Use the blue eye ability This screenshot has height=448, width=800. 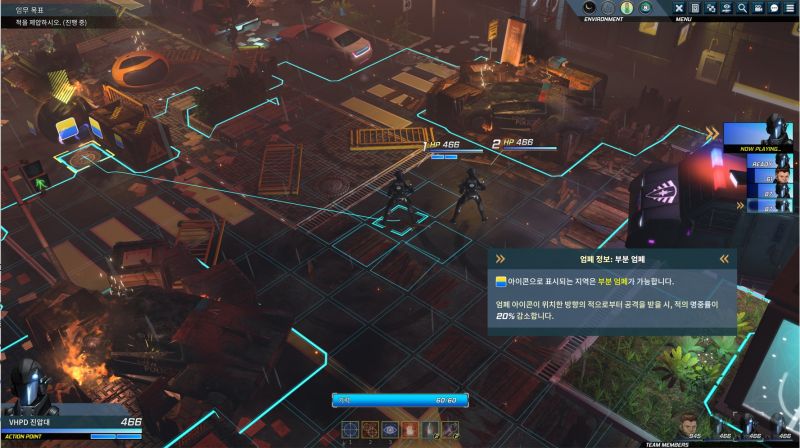tap(390, 430)
